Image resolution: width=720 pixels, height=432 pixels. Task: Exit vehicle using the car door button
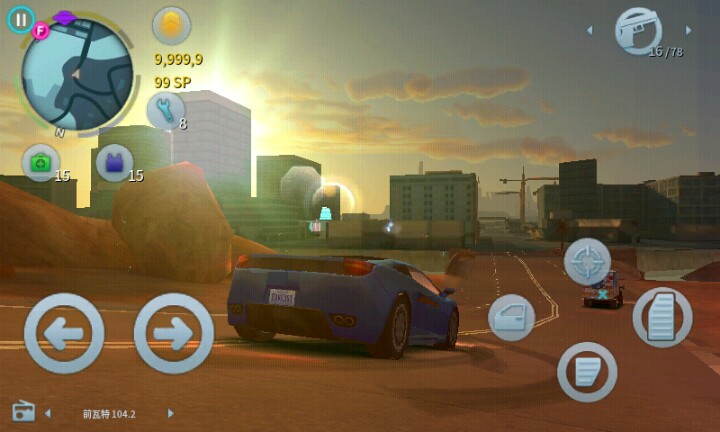[511, 318]
